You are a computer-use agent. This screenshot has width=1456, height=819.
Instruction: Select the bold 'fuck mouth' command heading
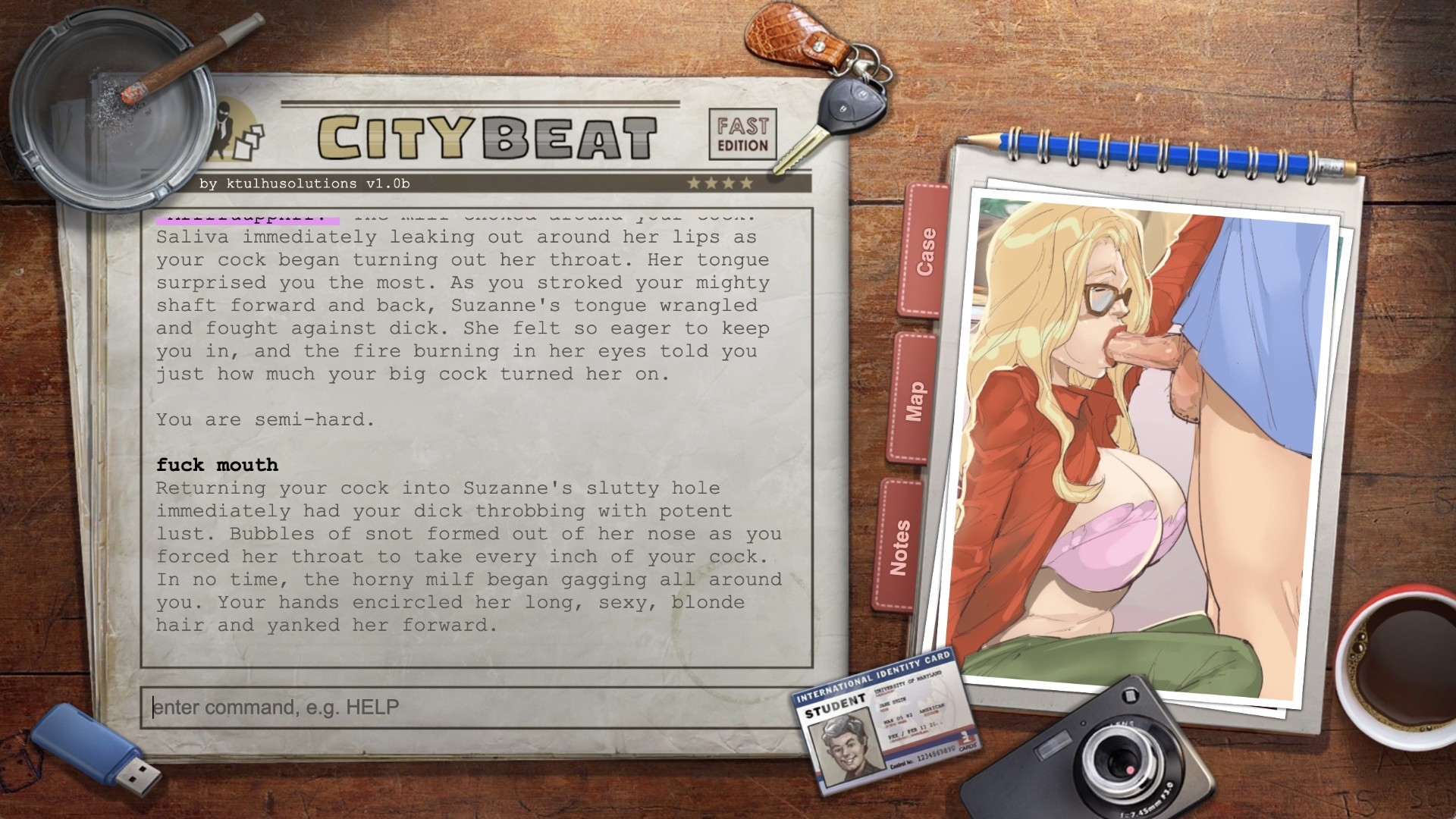(217, 465)
